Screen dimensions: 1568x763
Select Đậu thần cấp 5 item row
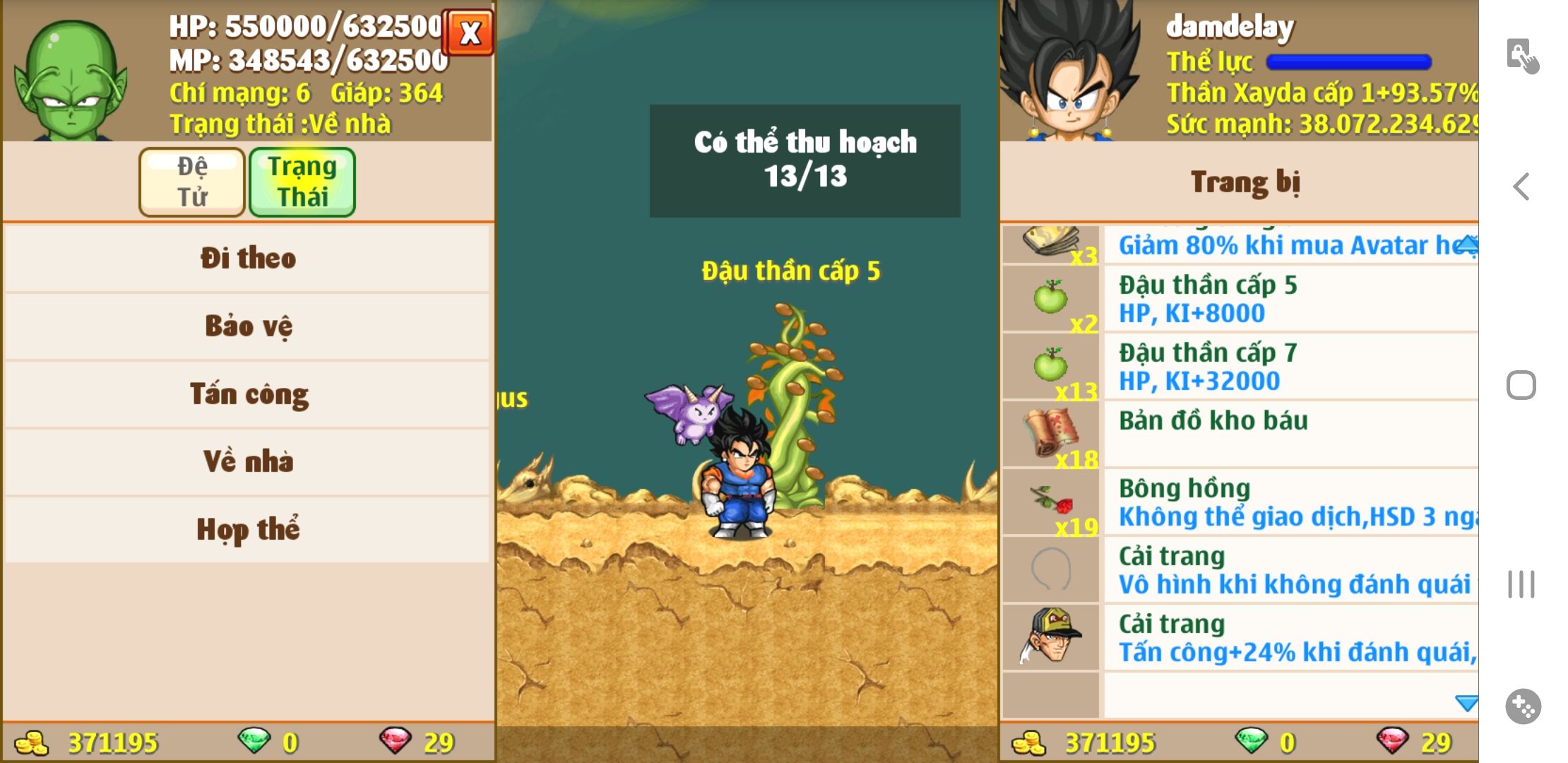click(1240, 298)
